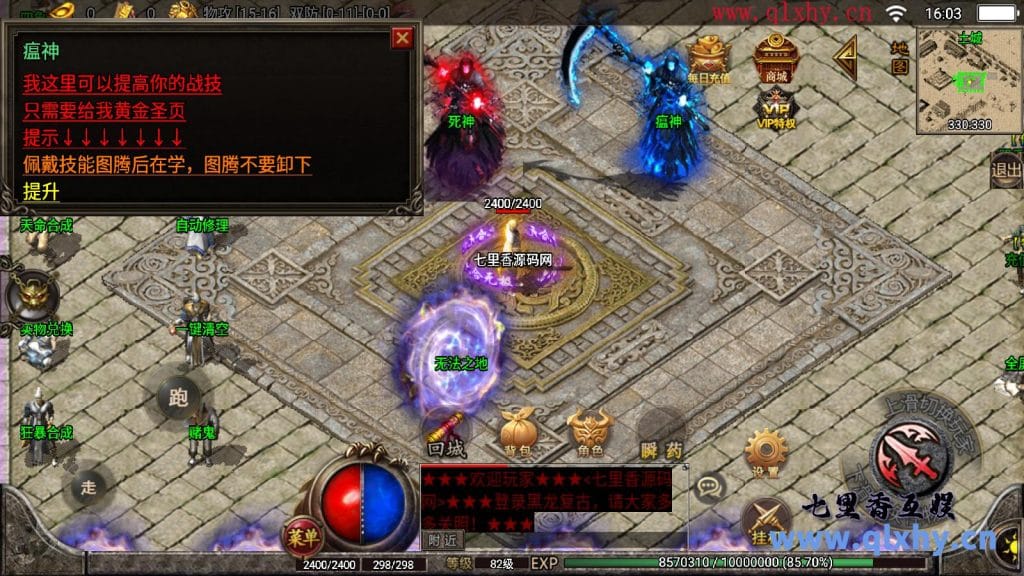Image resolution: width=1024 pixels, height=576 pixels.
Task: Collapse the top icons with the gold arrow
Action: pos(846,58)
